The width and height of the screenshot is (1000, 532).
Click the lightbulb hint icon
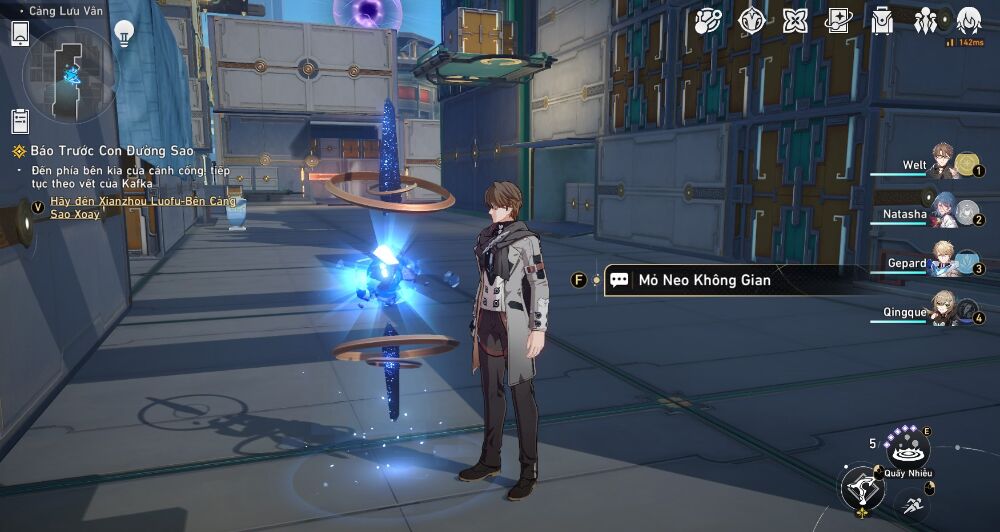tap(124, 33)
